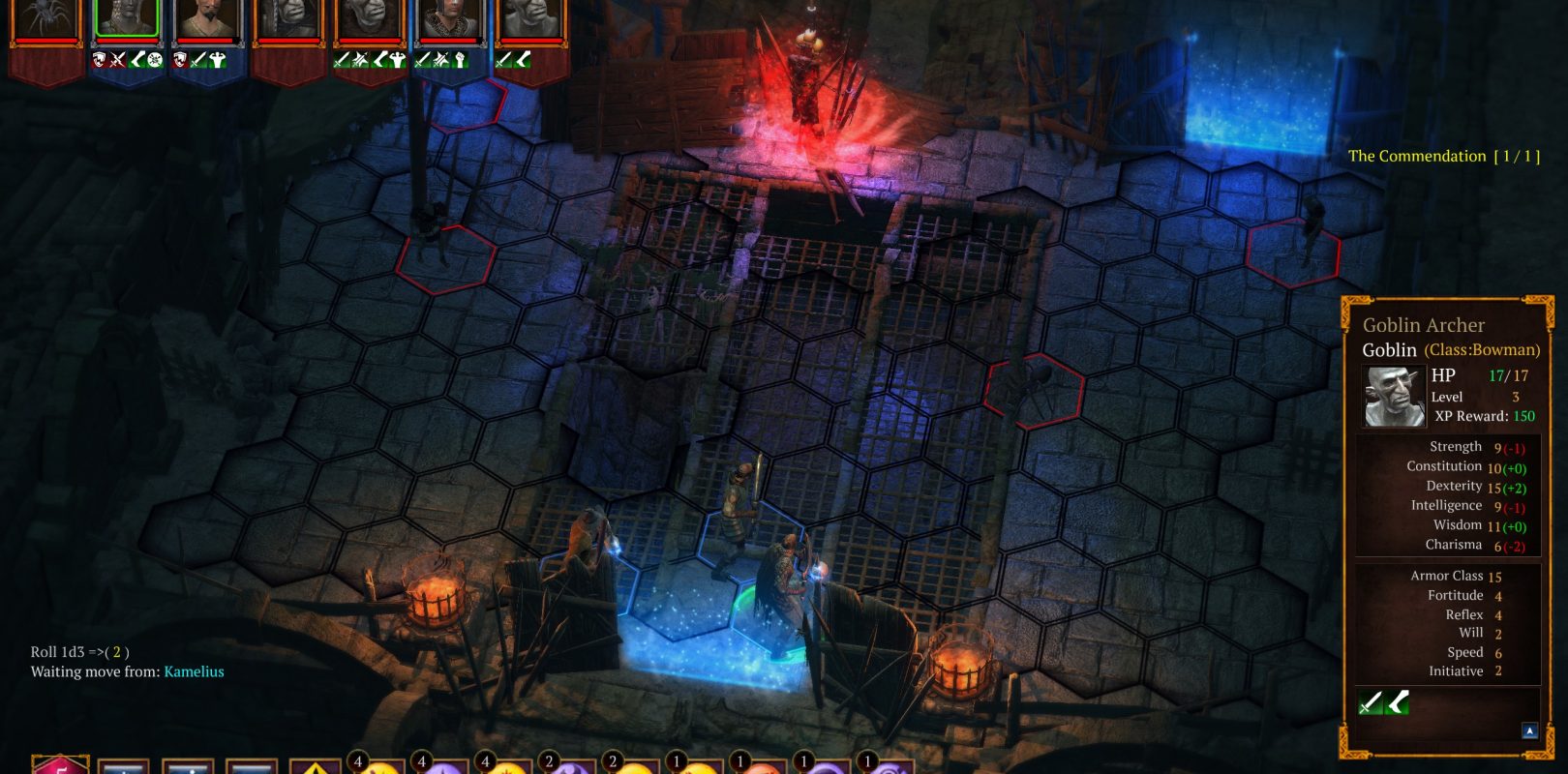1568x774 pixels.
Task: Click the shield buff icon under the second portrait
Action: [x=96, y=58]
